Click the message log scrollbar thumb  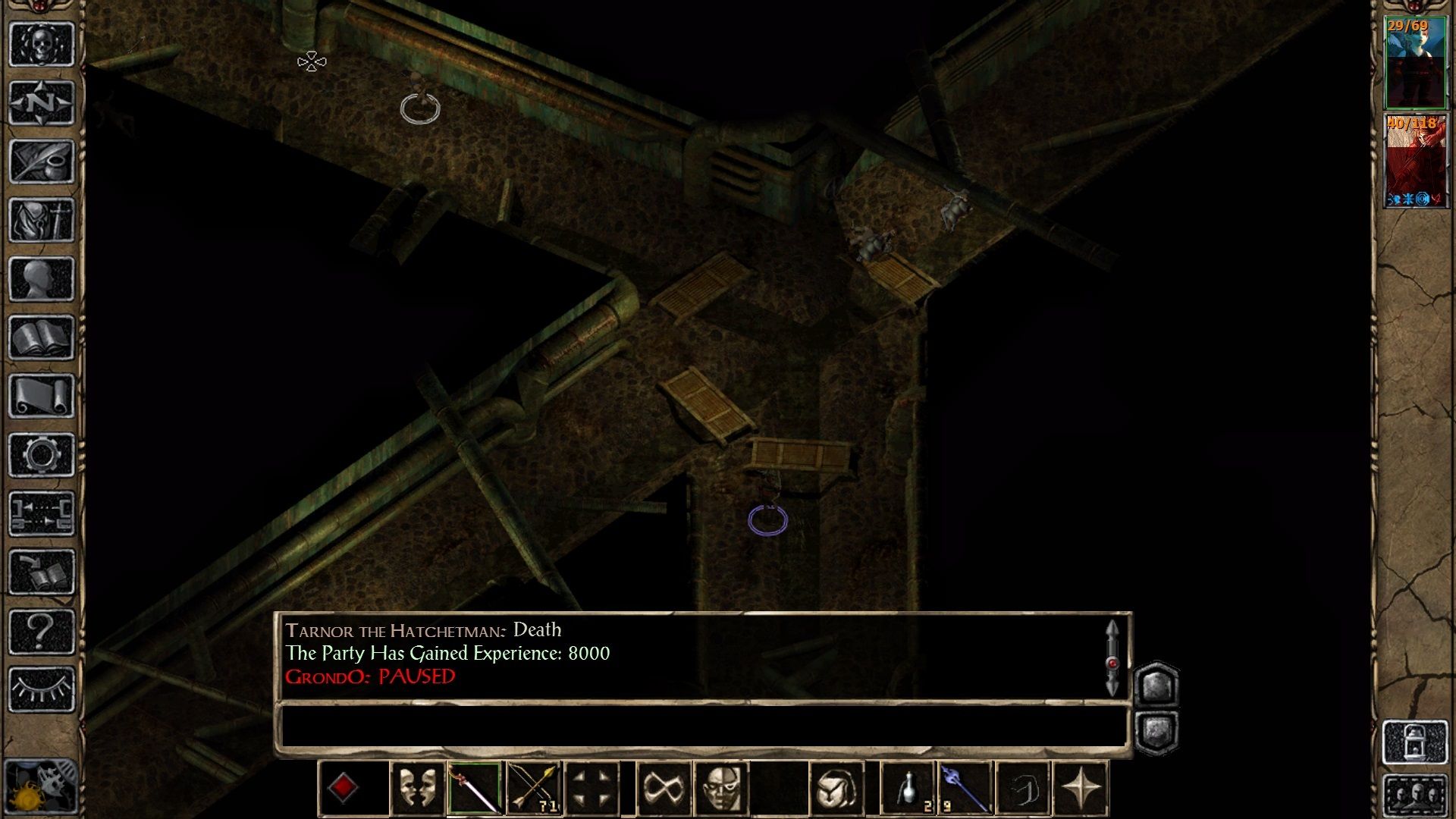click(x=1112, y=664)
